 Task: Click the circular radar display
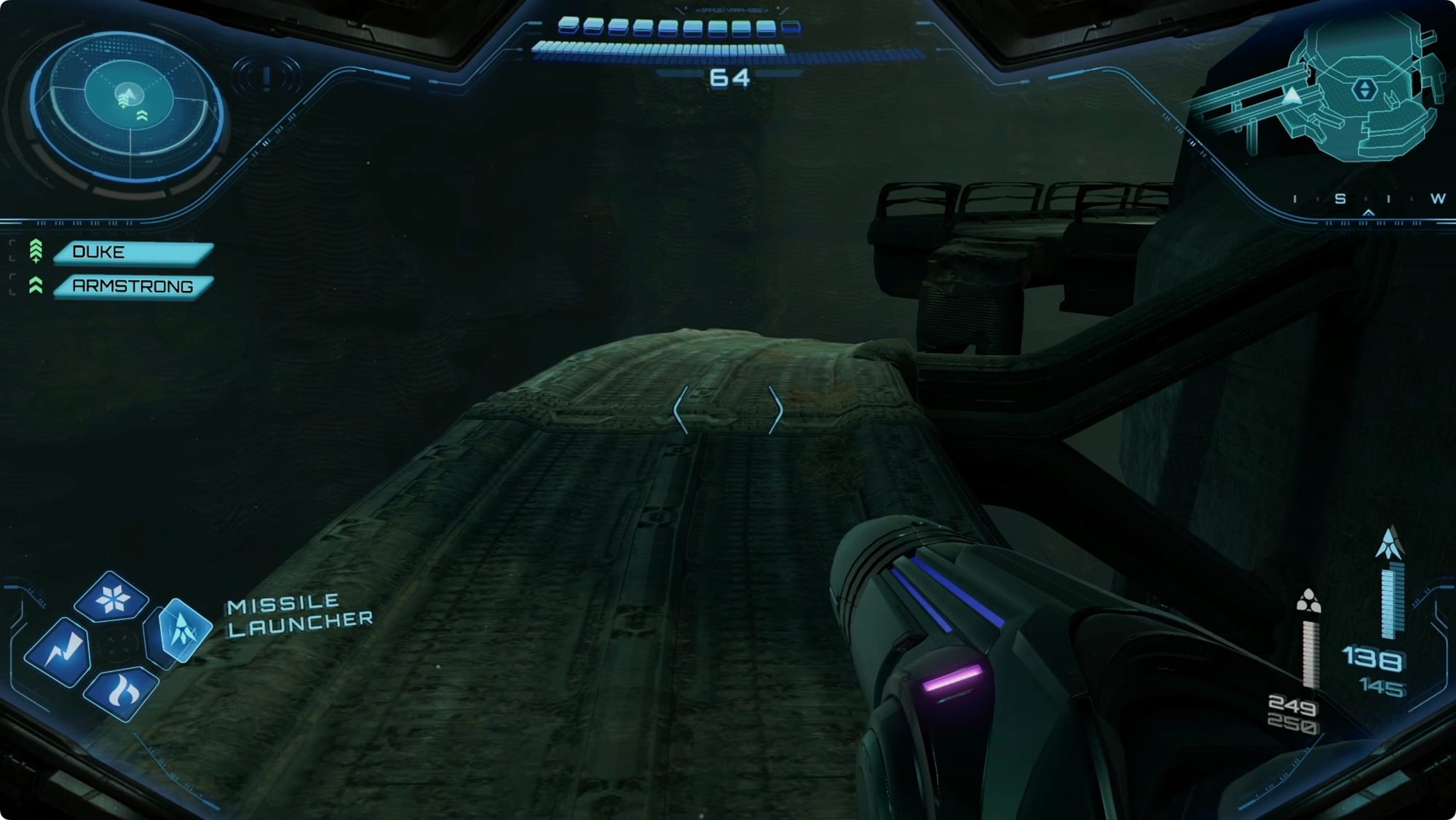coord(127,106)
